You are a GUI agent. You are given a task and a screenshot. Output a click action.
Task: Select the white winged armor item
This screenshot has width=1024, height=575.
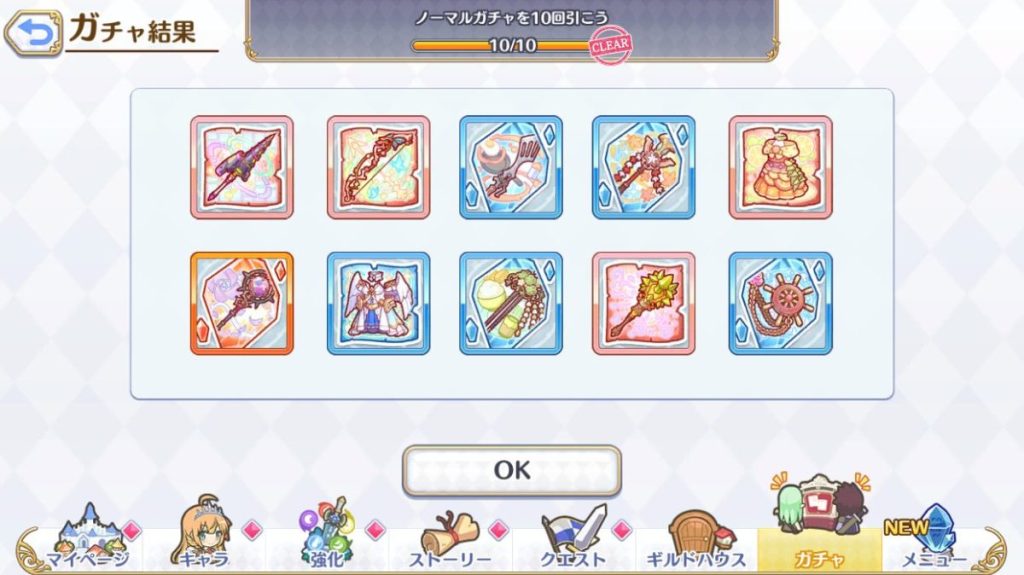[378, 303]
